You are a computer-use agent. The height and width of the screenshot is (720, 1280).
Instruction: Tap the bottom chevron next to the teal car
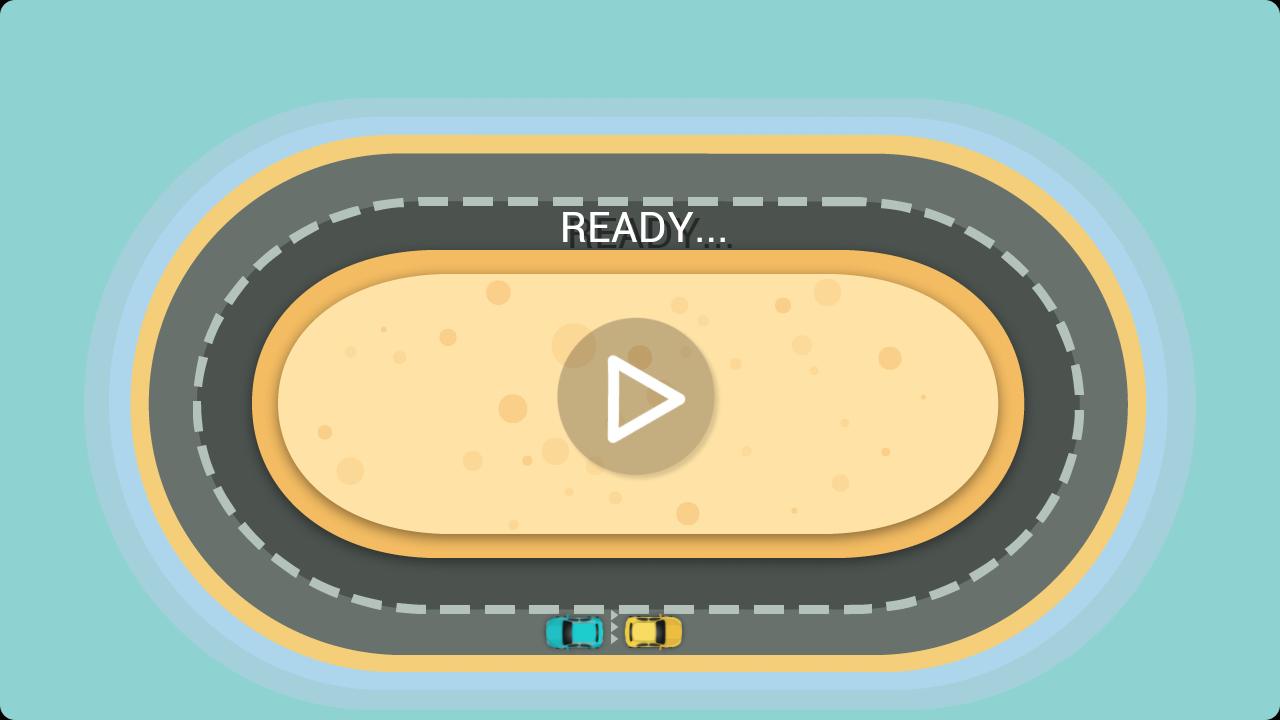tap(613, 638)
